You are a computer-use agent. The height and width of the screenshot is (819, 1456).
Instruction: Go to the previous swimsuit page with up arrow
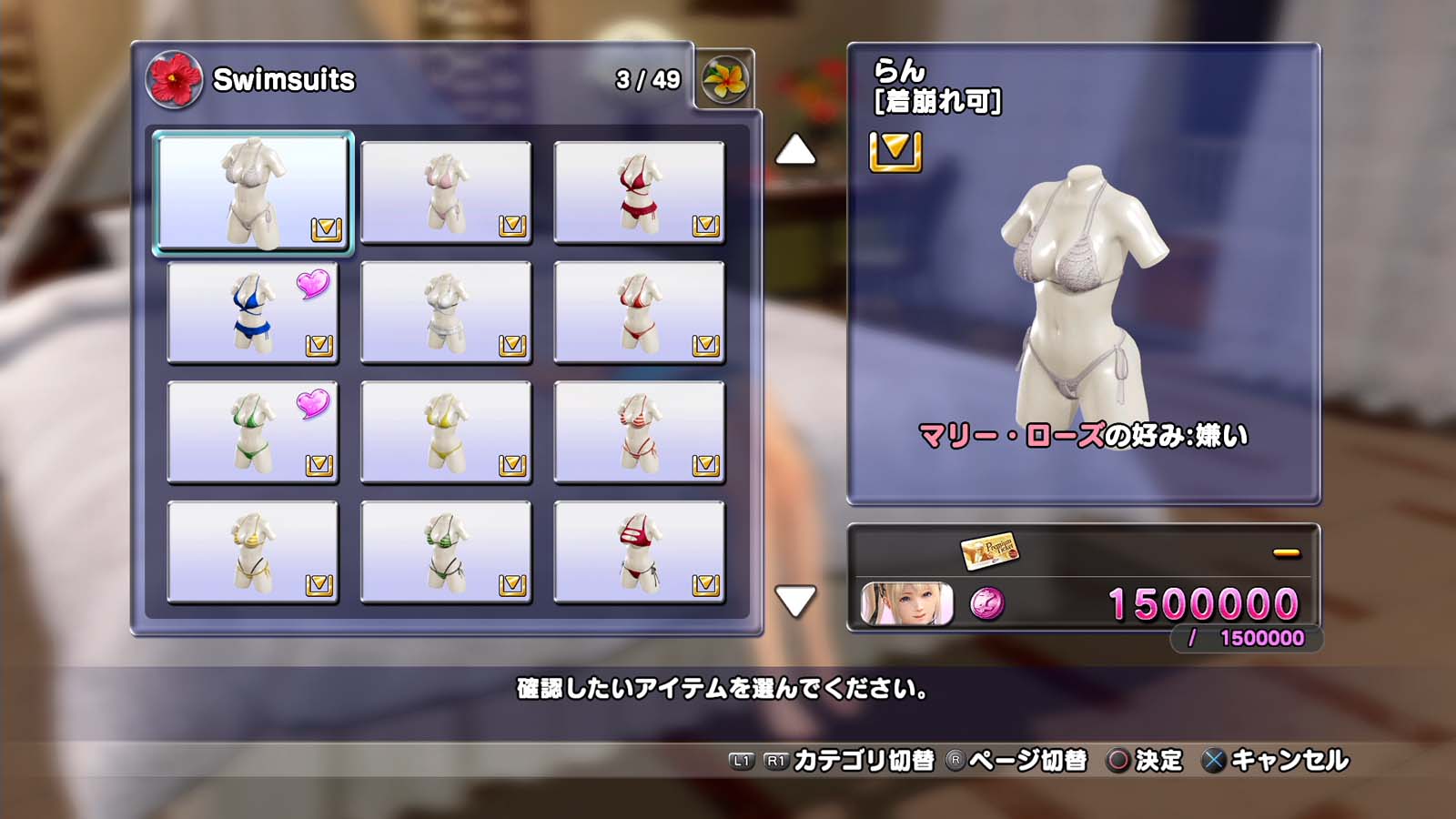pos(795,150)
